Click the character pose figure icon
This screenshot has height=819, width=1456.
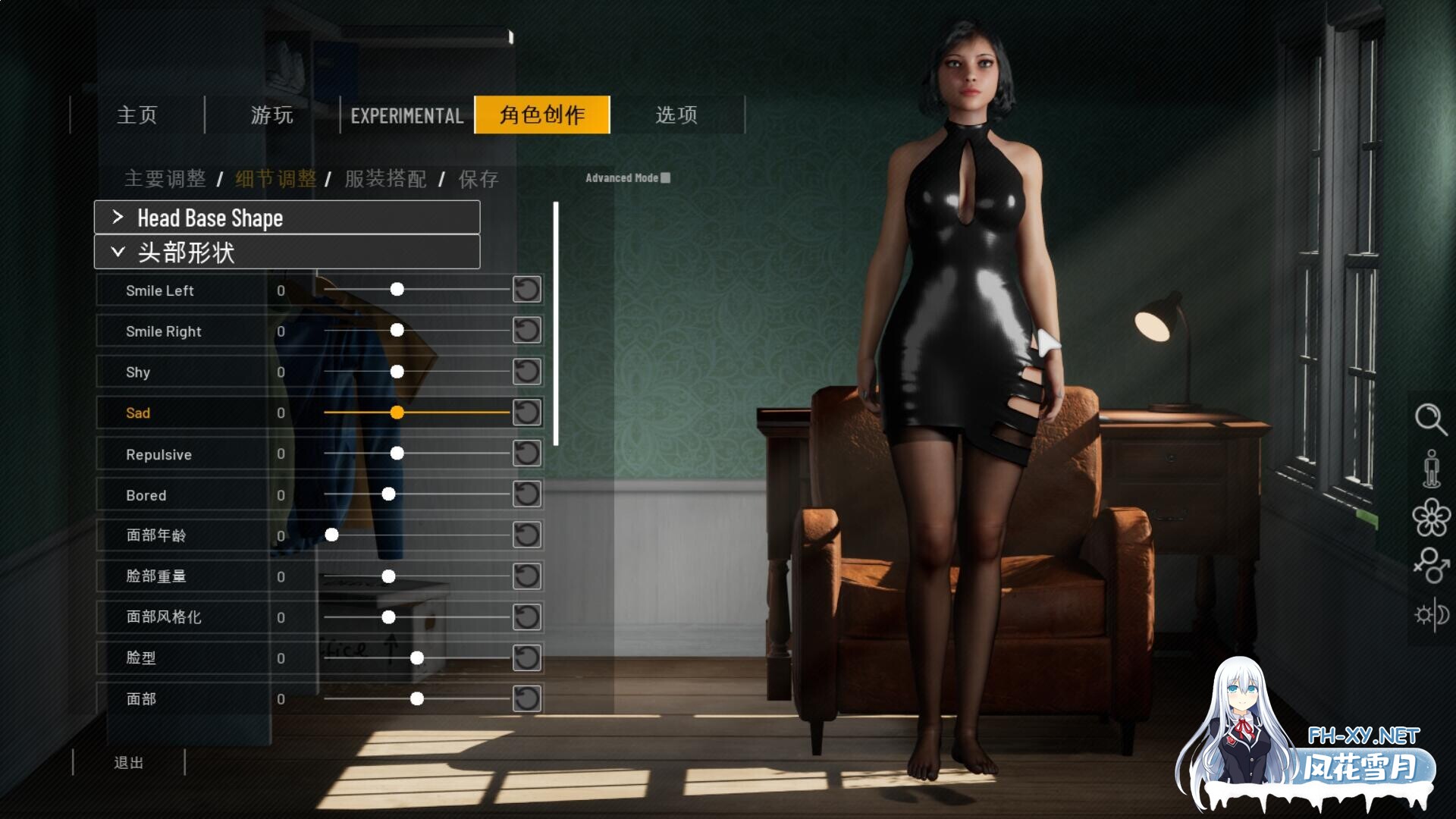(1432, 469)
